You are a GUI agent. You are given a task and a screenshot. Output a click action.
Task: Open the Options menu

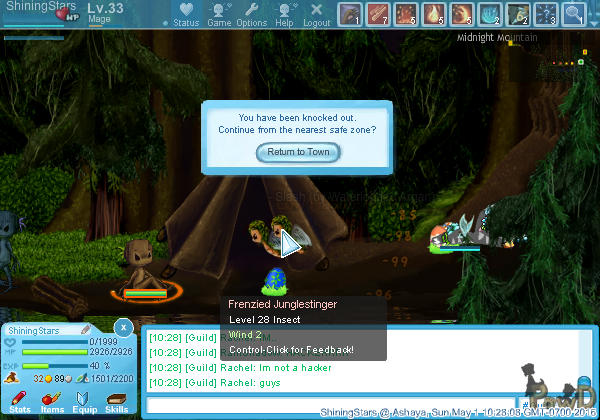(x=251, y=15)
